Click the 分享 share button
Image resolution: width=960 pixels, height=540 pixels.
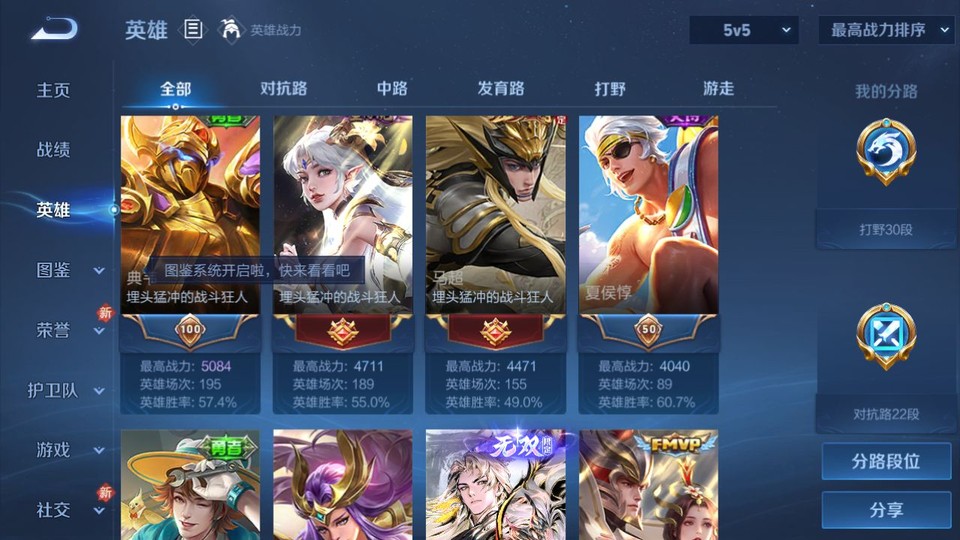[886, 510]
